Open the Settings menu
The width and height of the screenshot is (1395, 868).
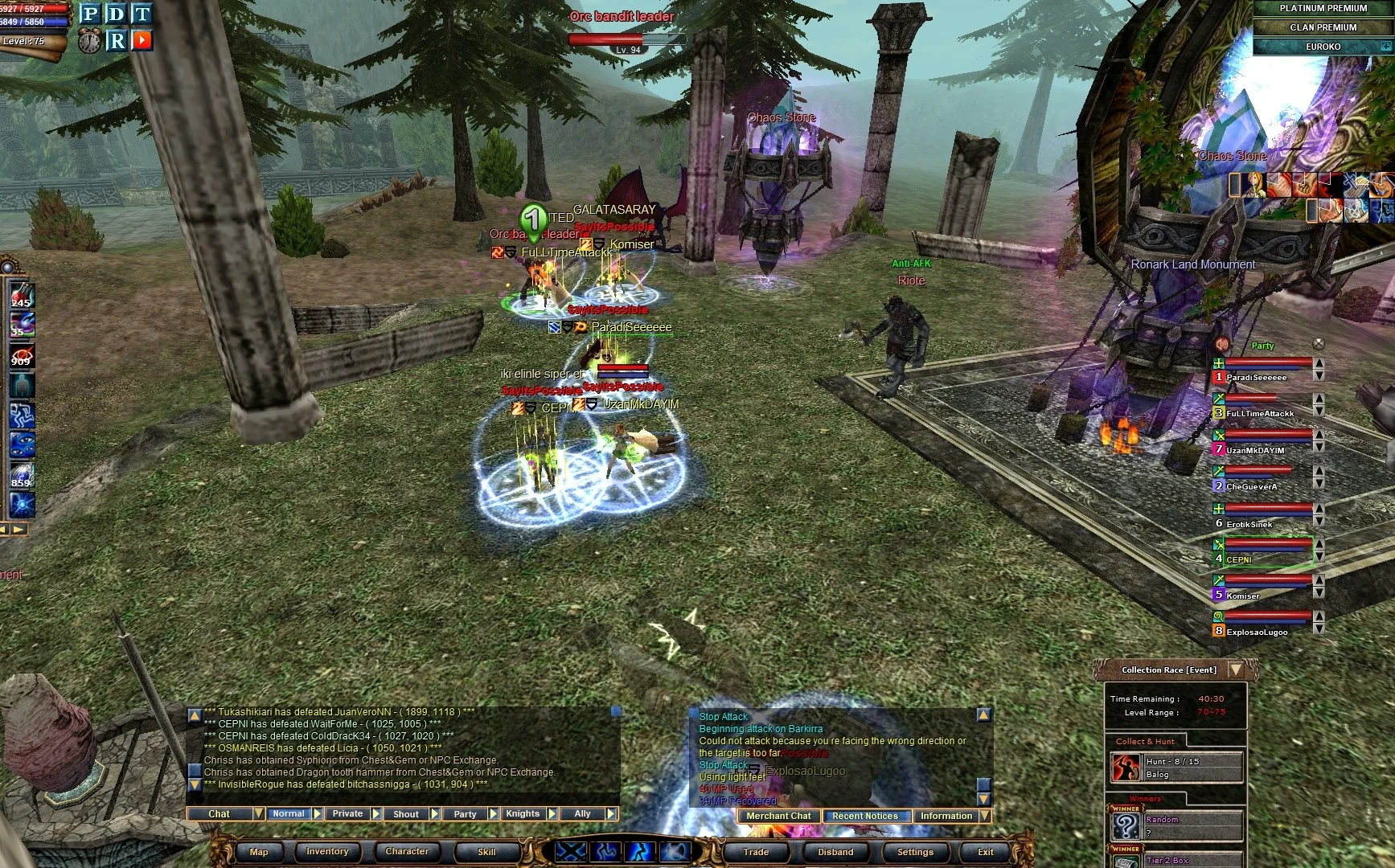click(x=915, y=852)
